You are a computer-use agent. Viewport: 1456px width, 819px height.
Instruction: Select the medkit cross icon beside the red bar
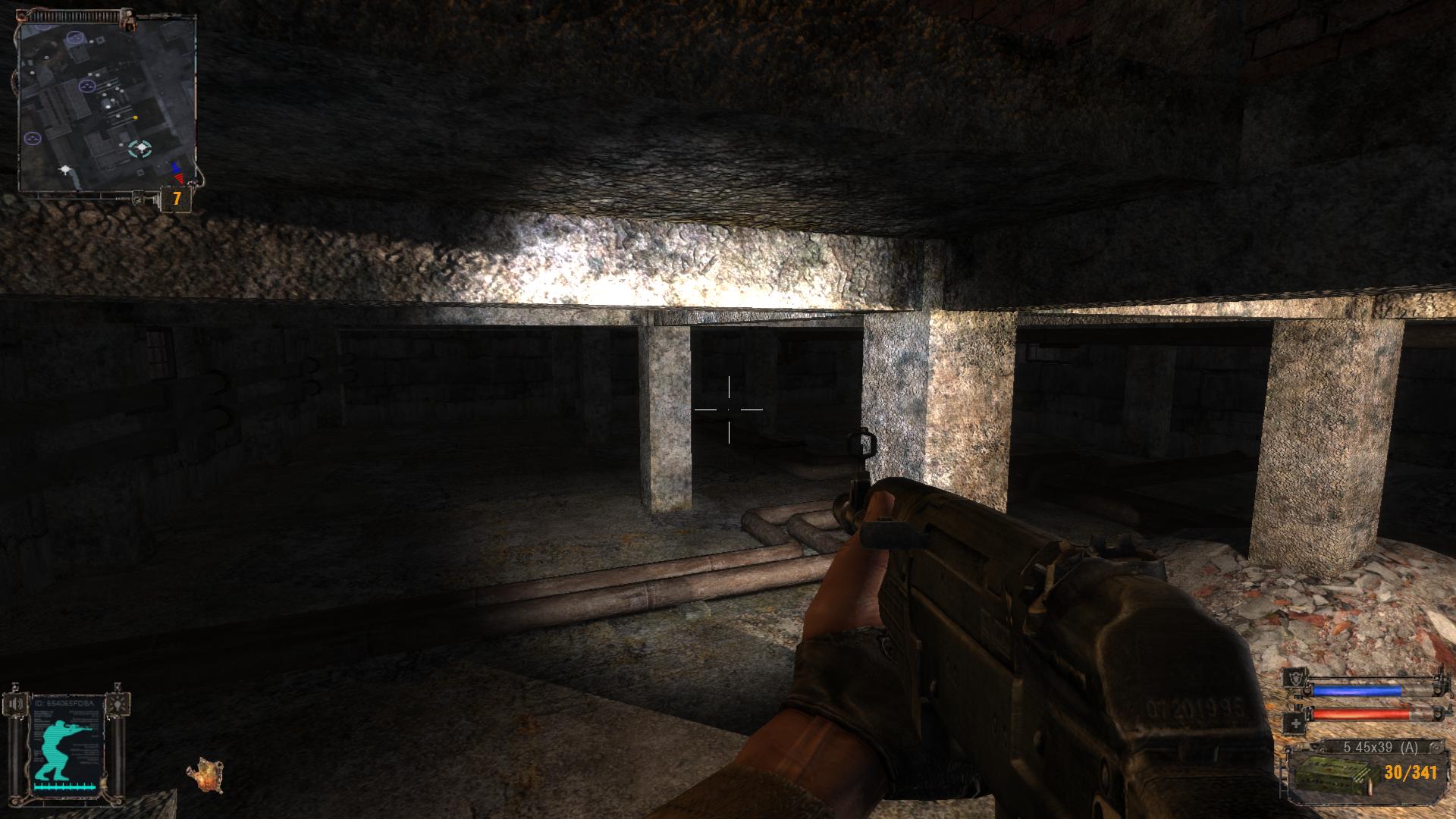tap(1295, 722)
